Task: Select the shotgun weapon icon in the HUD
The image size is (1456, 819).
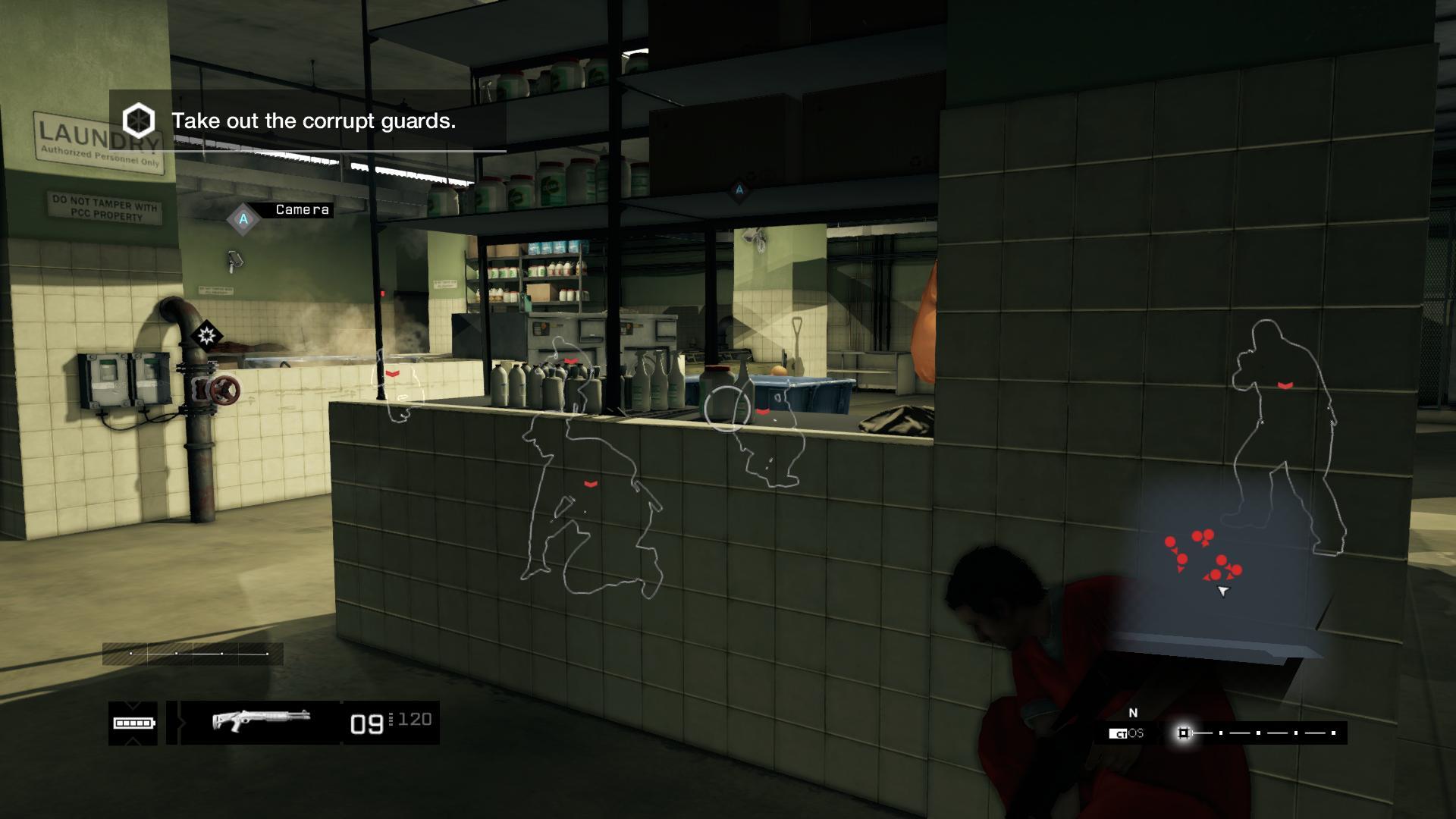Action: [x=262, y=720]
